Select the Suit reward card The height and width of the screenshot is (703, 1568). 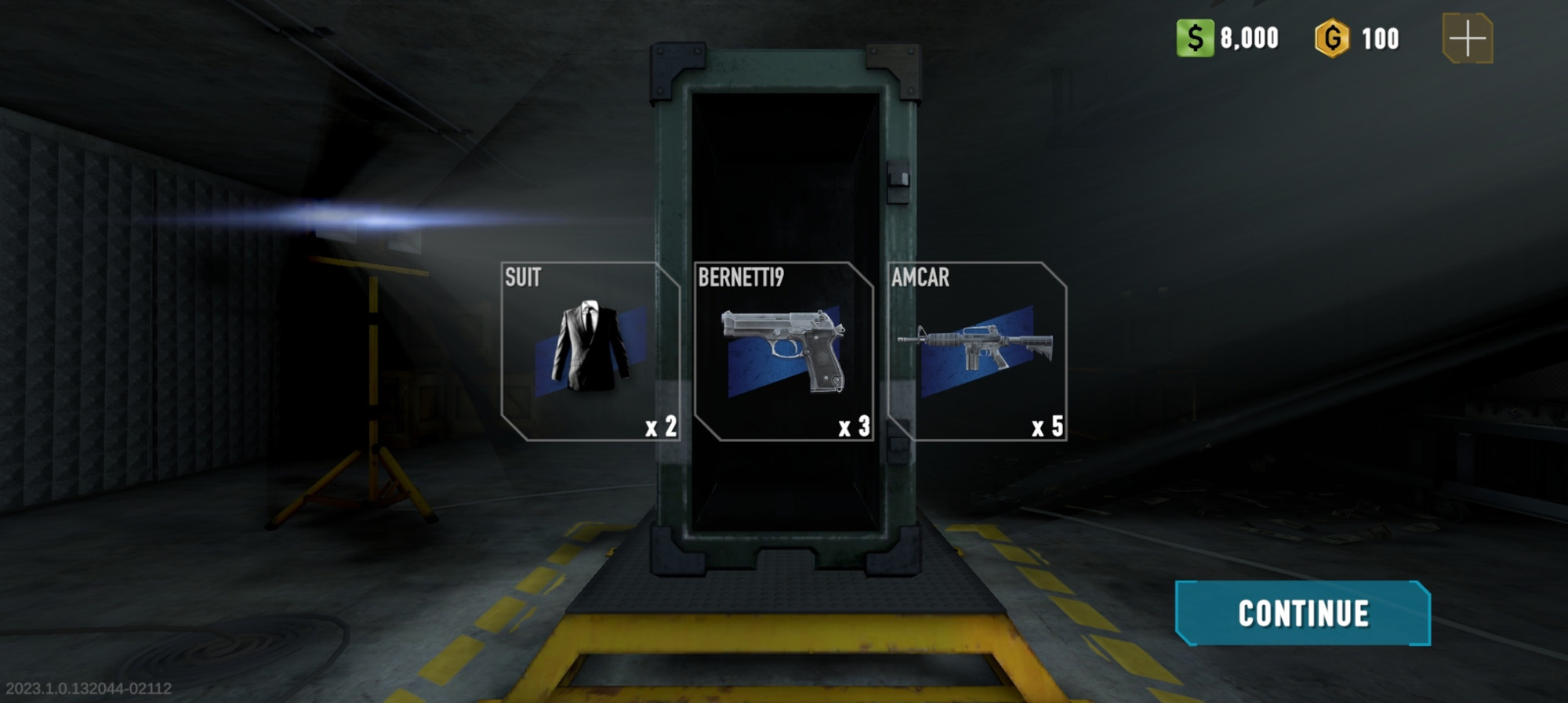(x=590, y=351)
